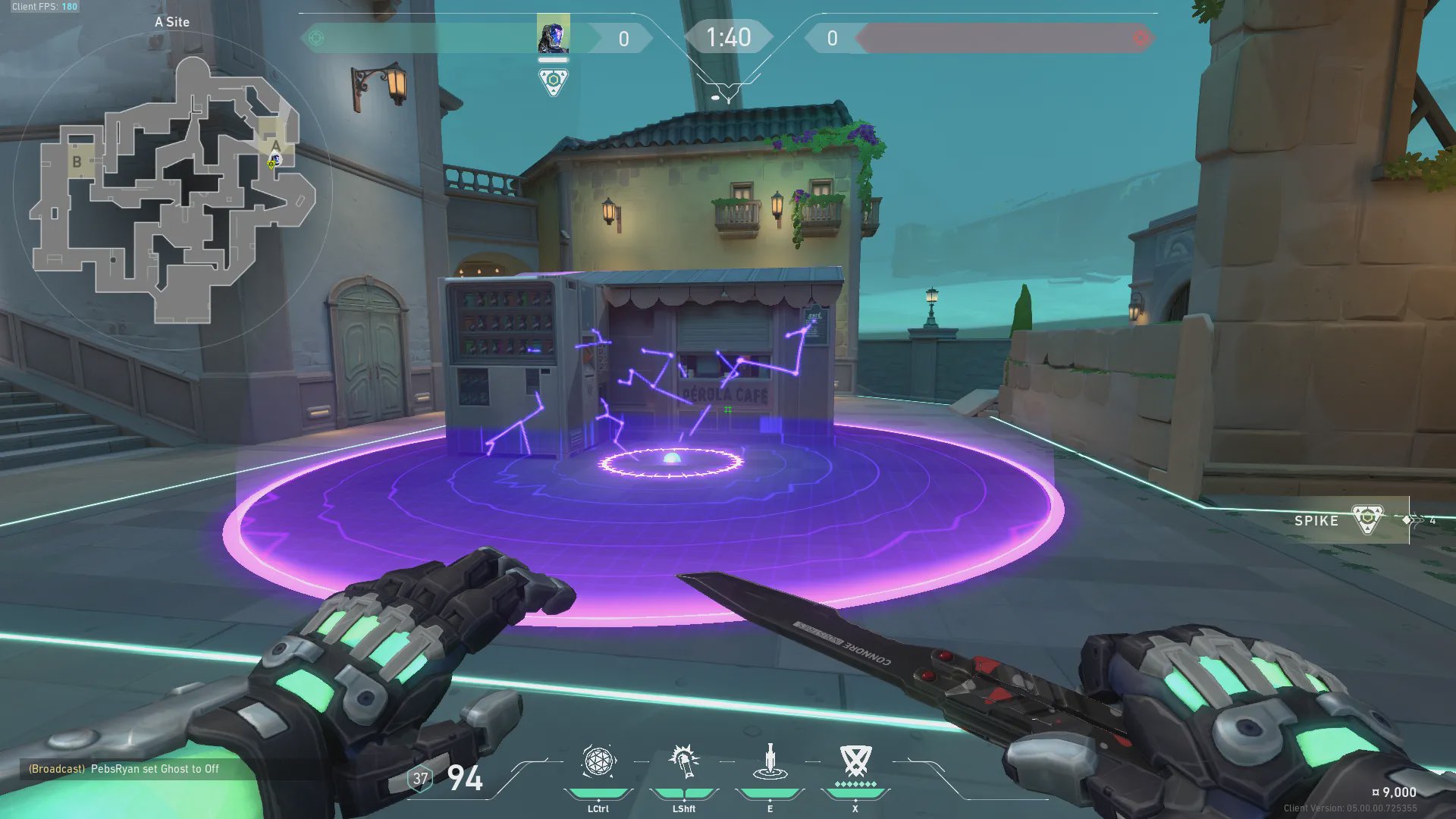Select the A site marker on the minimap
The width and height of the screenshot is (1456, 819).
click(275, 145)
